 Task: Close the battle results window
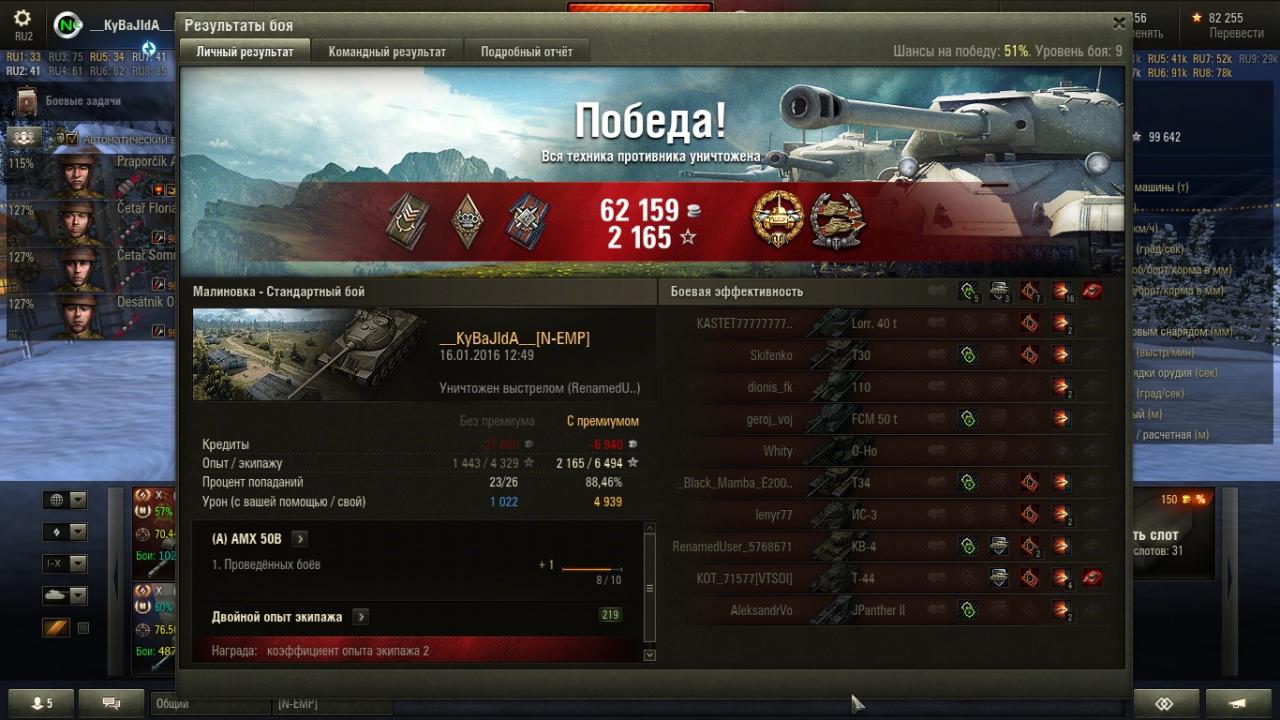pos(1119,23)
